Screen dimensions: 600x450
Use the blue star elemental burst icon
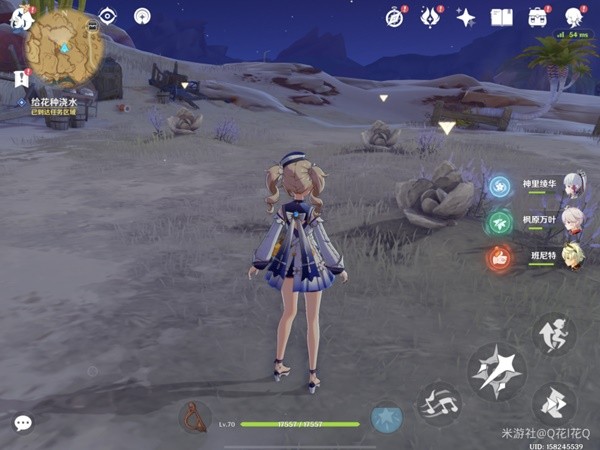pos(386,418)
